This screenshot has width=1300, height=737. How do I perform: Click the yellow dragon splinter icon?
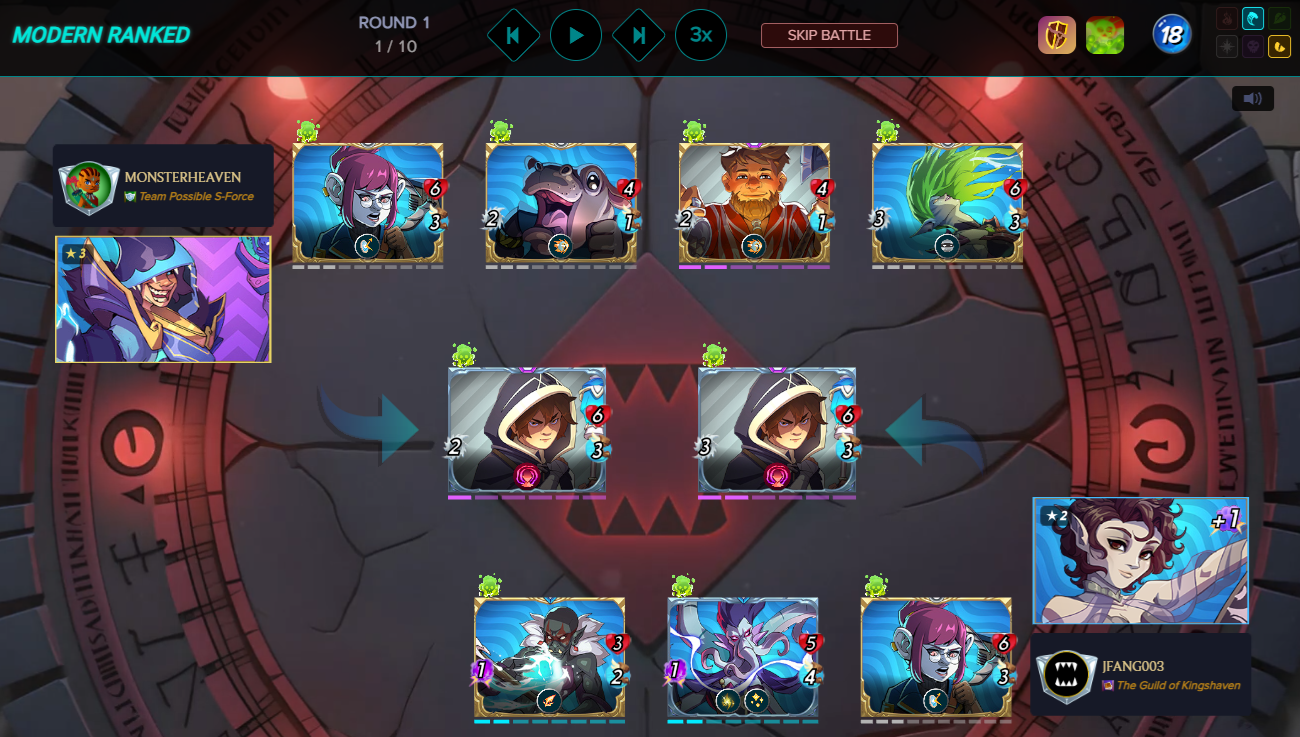coord(1279,47)
